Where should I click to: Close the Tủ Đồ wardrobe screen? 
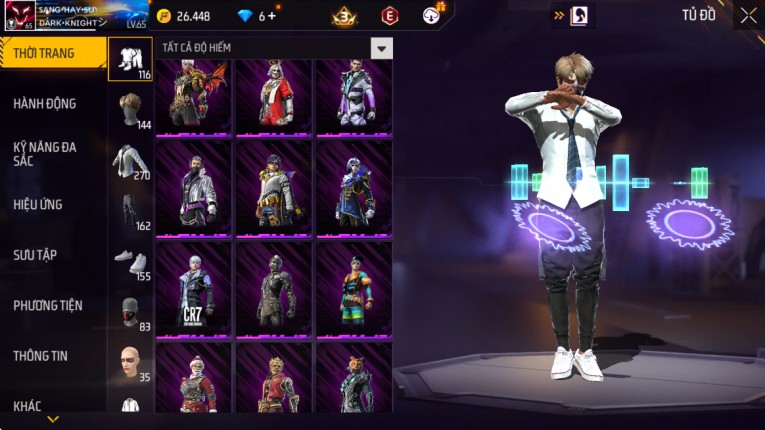(x=748, y=15)
